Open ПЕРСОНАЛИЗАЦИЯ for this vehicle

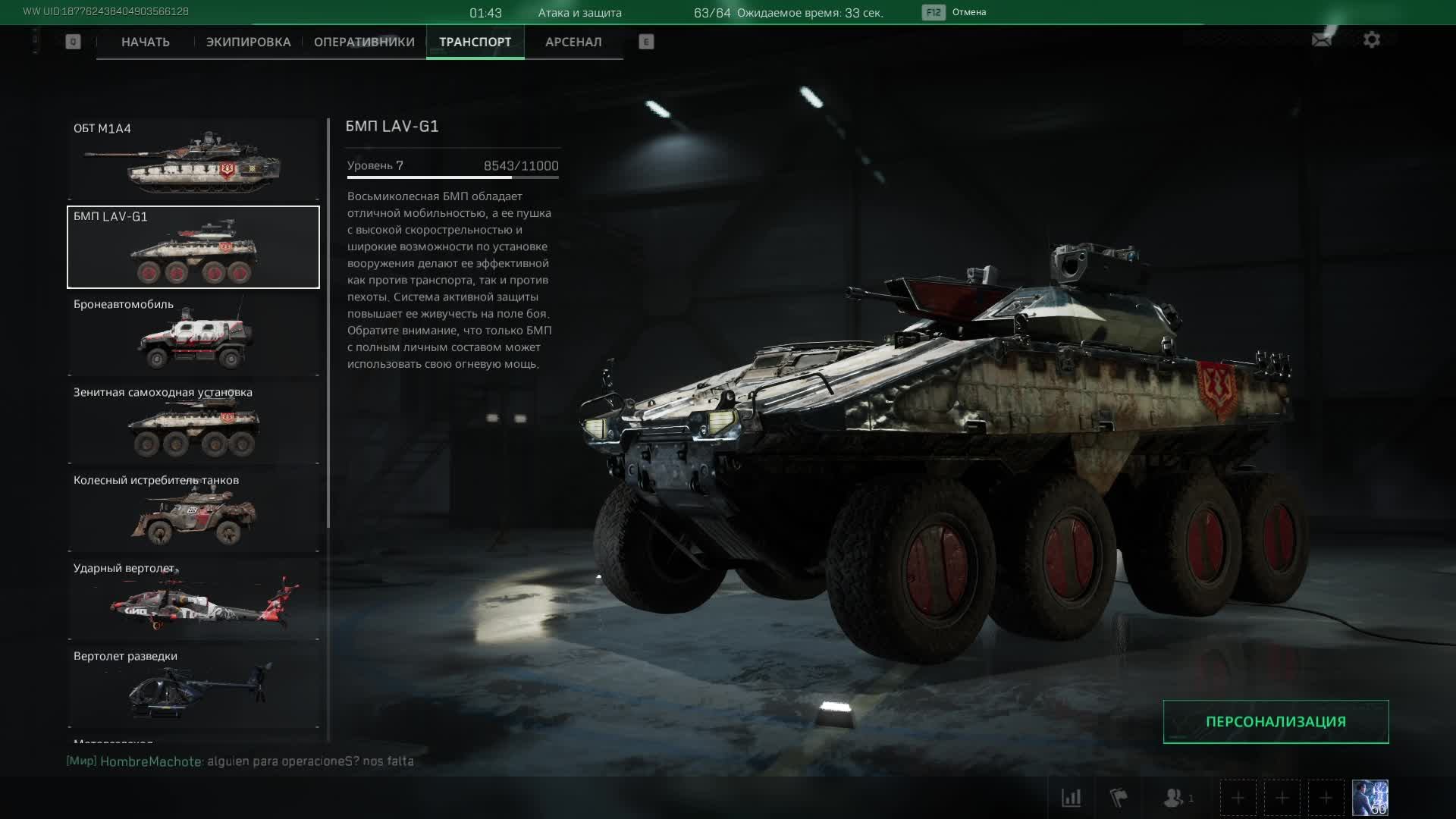[x=1276, y=722]
